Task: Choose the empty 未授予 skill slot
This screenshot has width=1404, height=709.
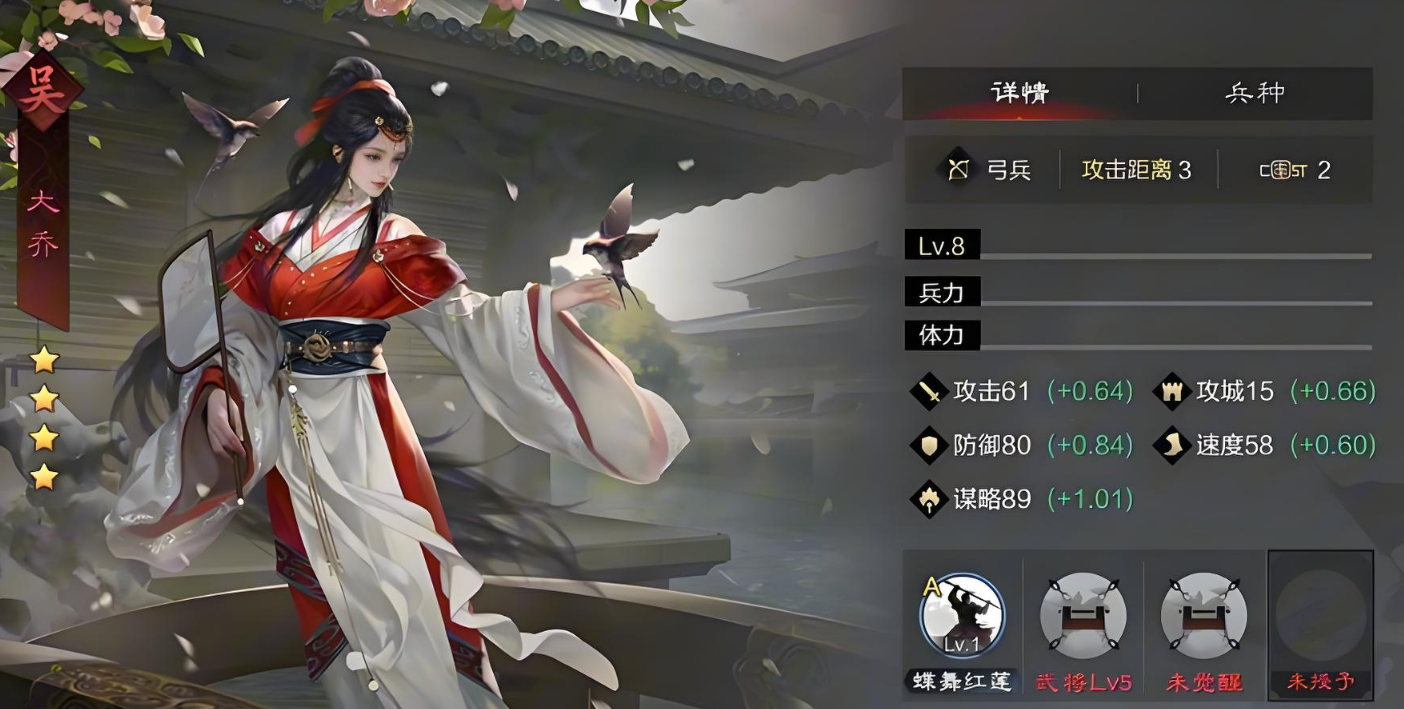Action: click(x=1320, y=616)
